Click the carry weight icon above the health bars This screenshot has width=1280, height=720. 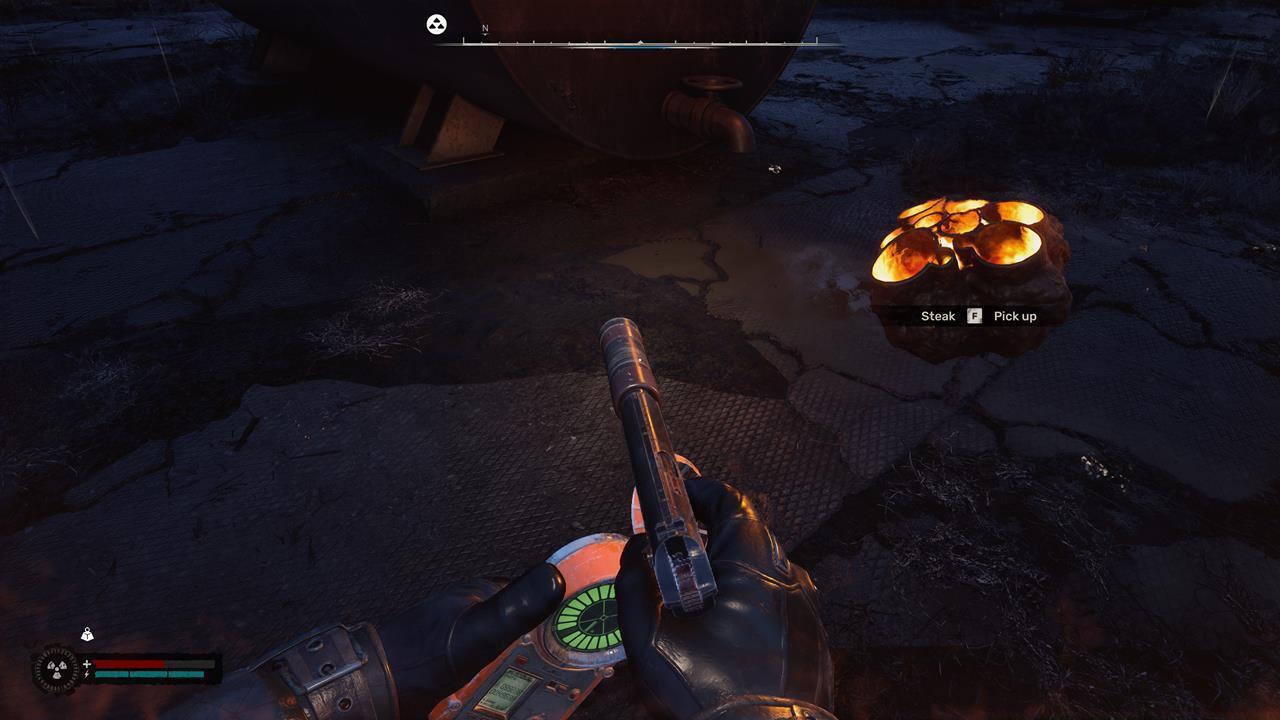(87, 635)
